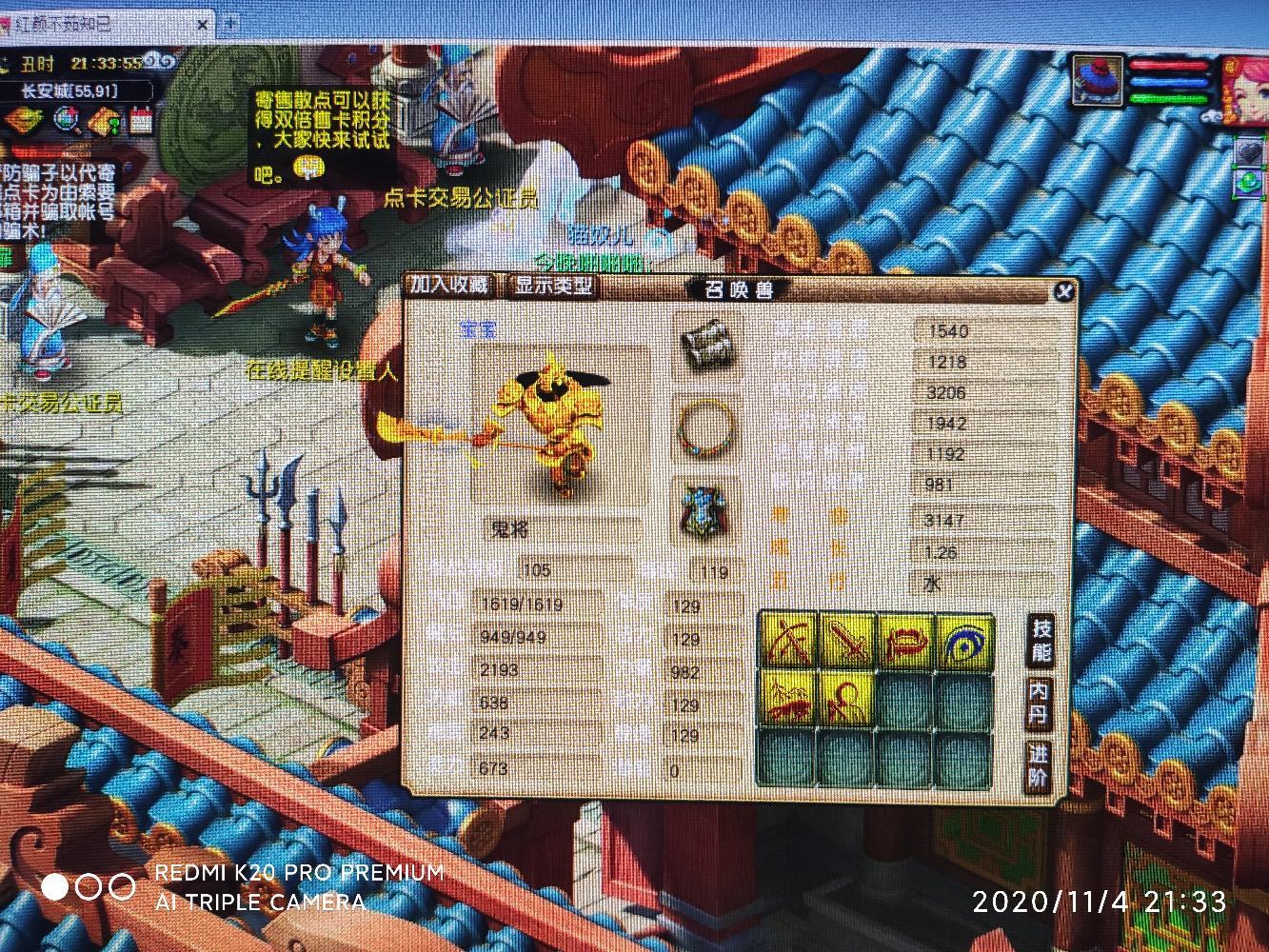
Task: Select the beaded collar equipment slot
Action: 705,430
